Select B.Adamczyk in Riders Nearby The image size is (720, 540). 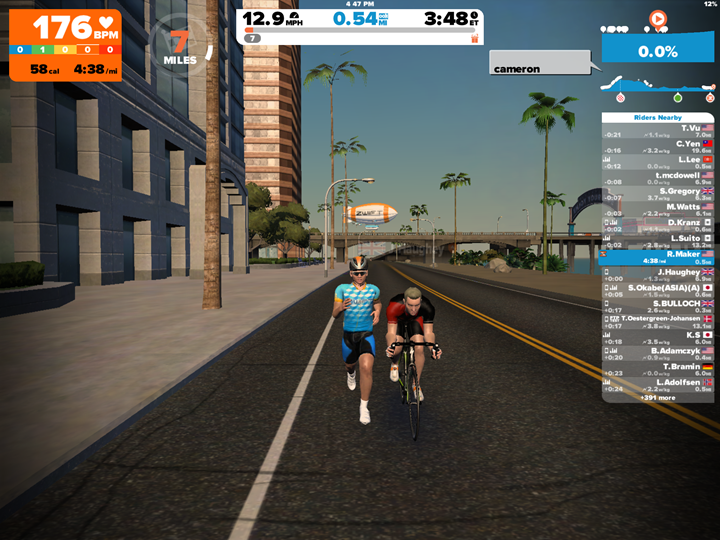658,352
